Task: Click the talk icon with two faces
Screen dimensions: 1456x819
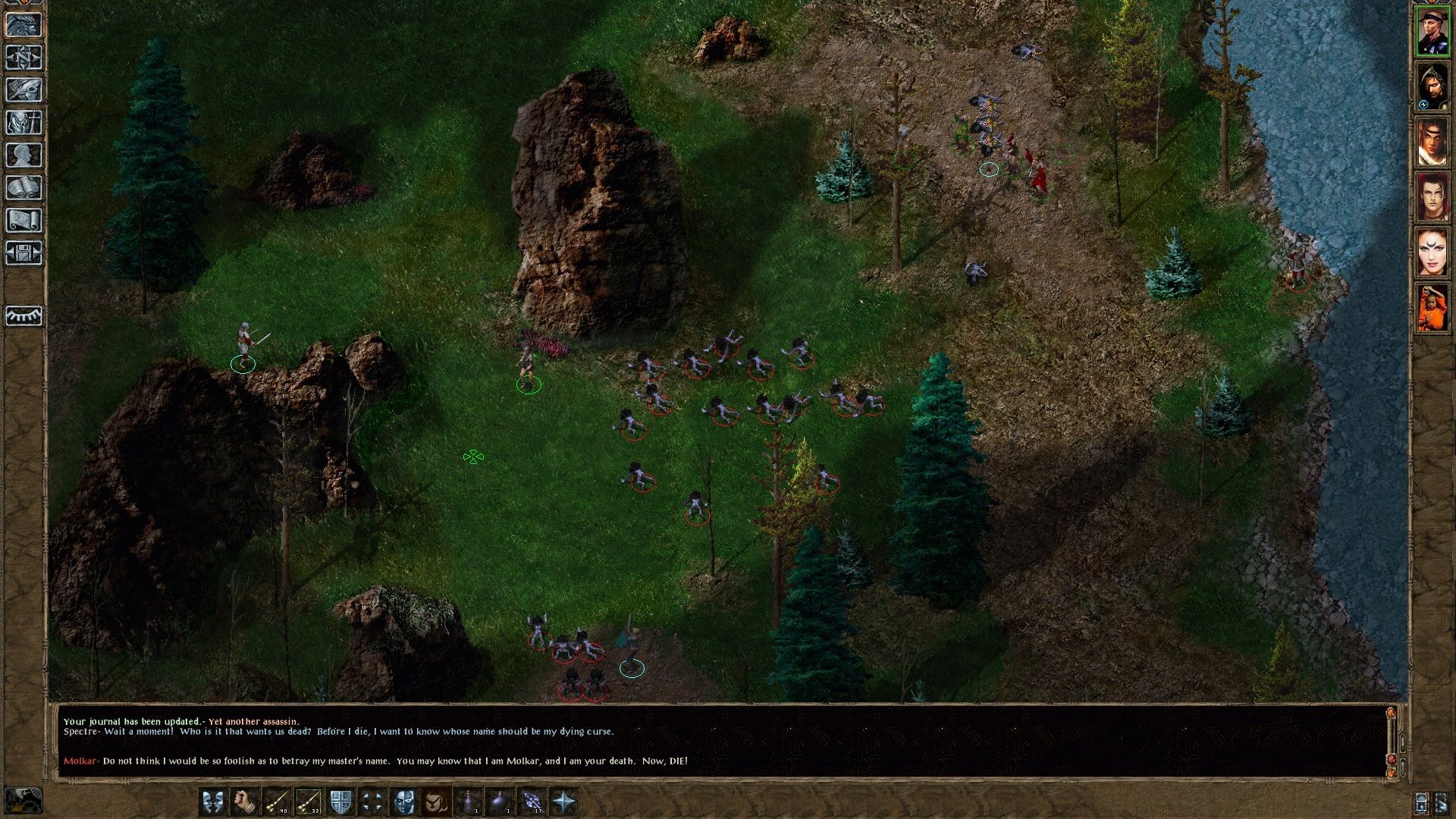Action: [212, 802]
